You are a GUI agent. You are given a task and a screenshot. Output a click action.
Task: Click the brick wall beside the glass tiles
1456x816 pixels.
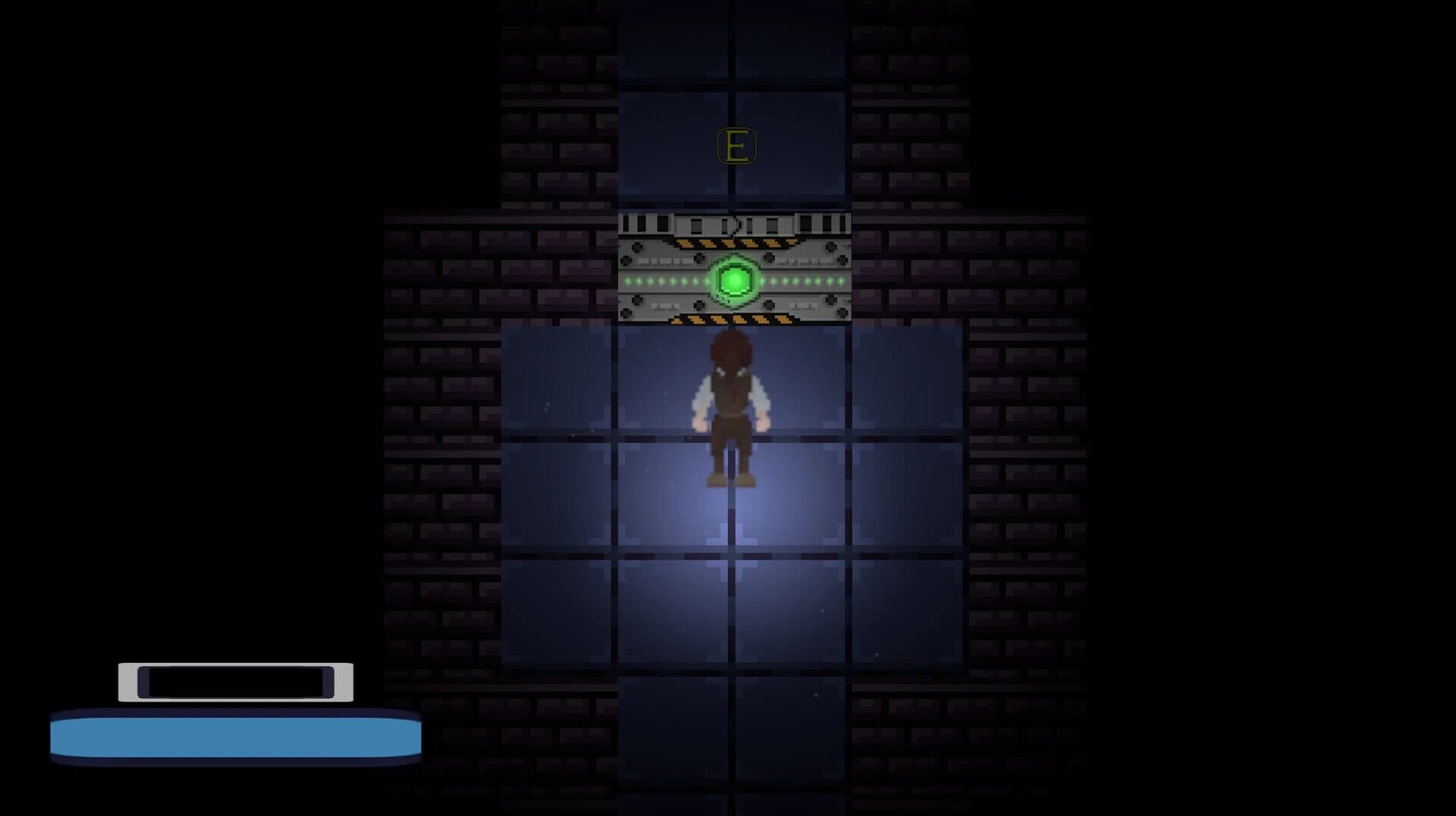pyautogui.click(x=440, y=417)
